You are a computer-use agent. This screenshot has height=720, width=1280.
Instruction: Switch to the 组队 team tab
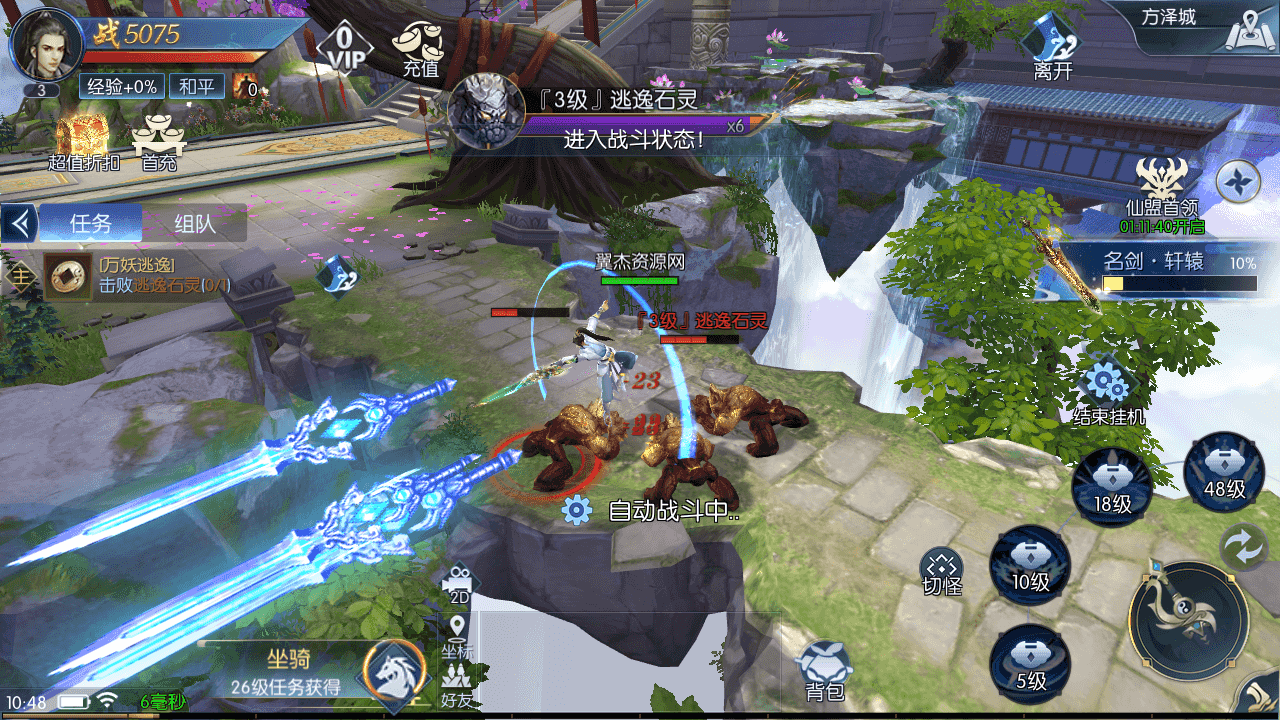(194, 223)
